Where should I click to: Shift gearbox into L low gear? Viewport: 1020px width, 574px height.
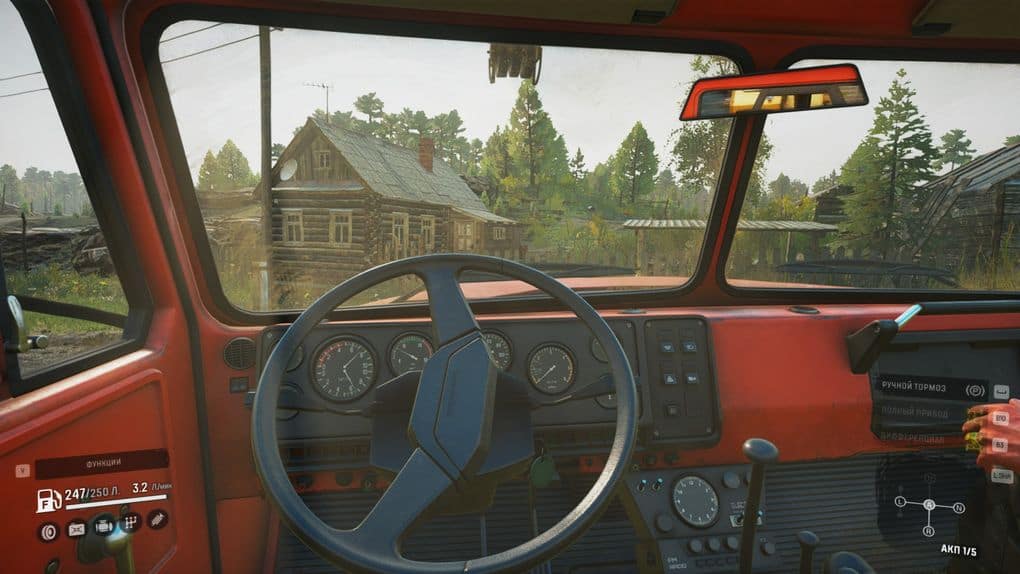[x=900, y=500]
